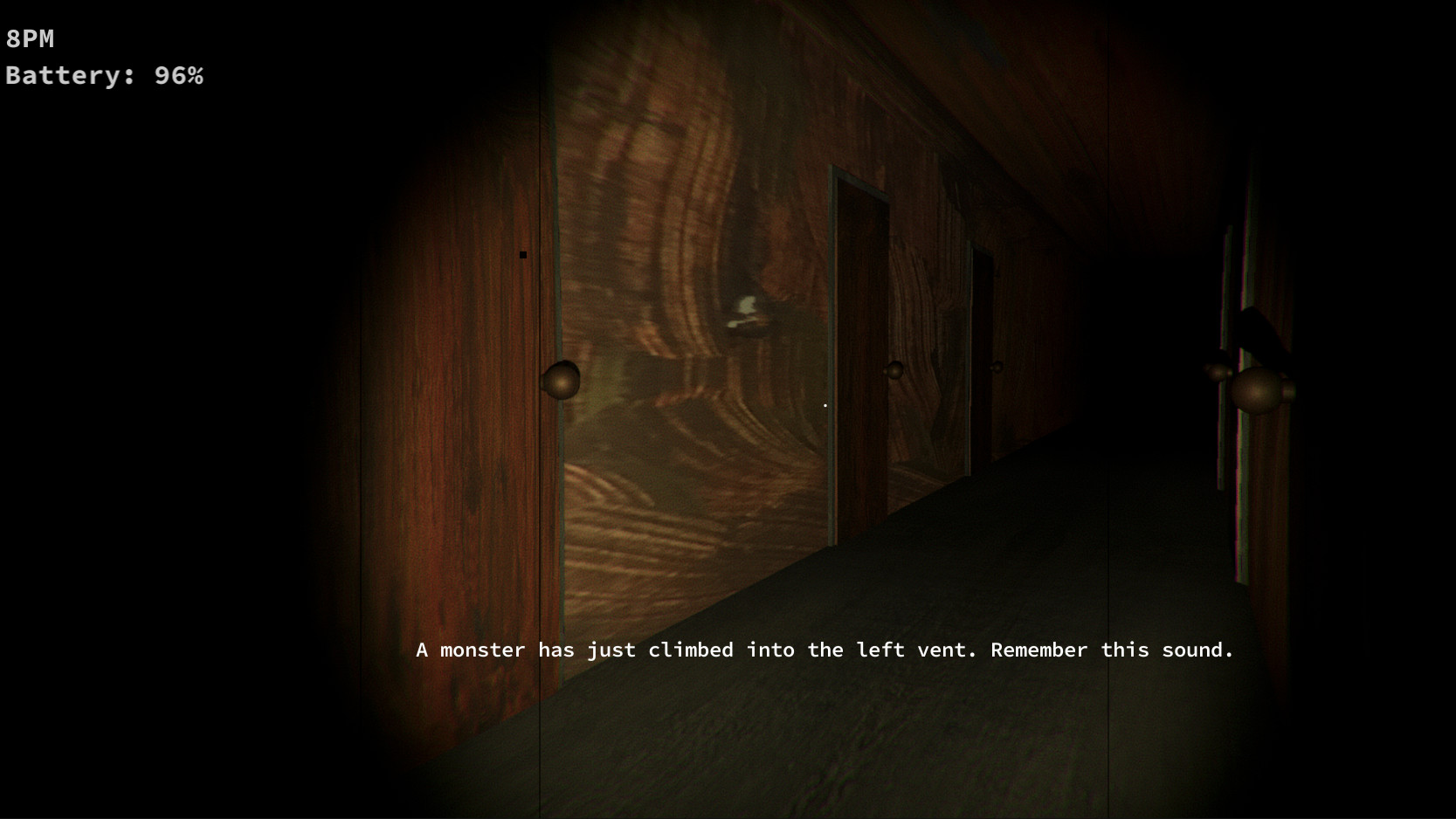The image size is (1456, 819).
Task: Click the Battery: 96% indicator
Action: click(104, 75)
